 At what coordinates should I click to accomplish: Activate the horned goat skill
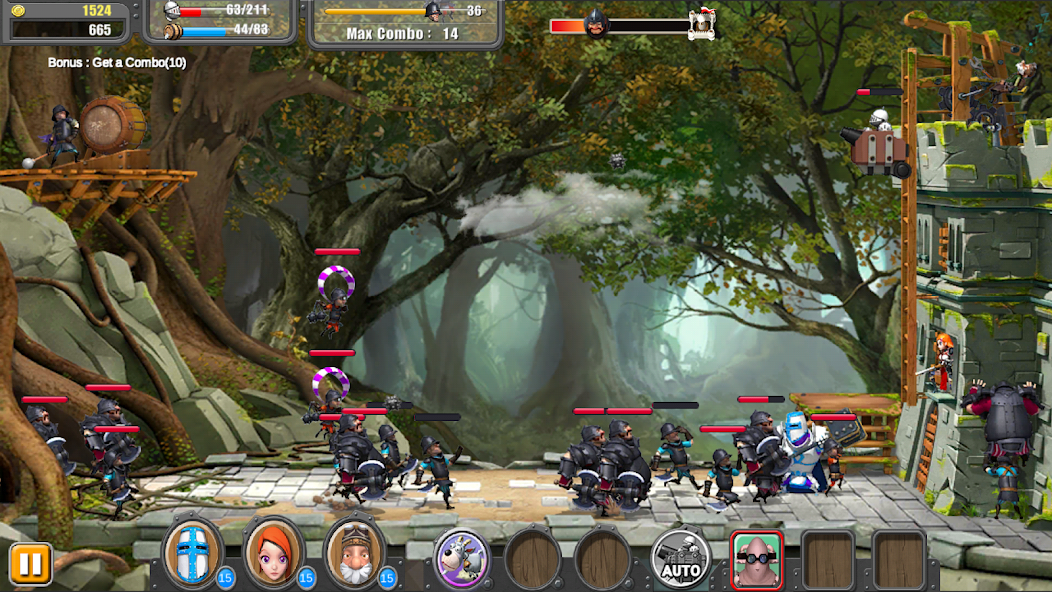461,558
